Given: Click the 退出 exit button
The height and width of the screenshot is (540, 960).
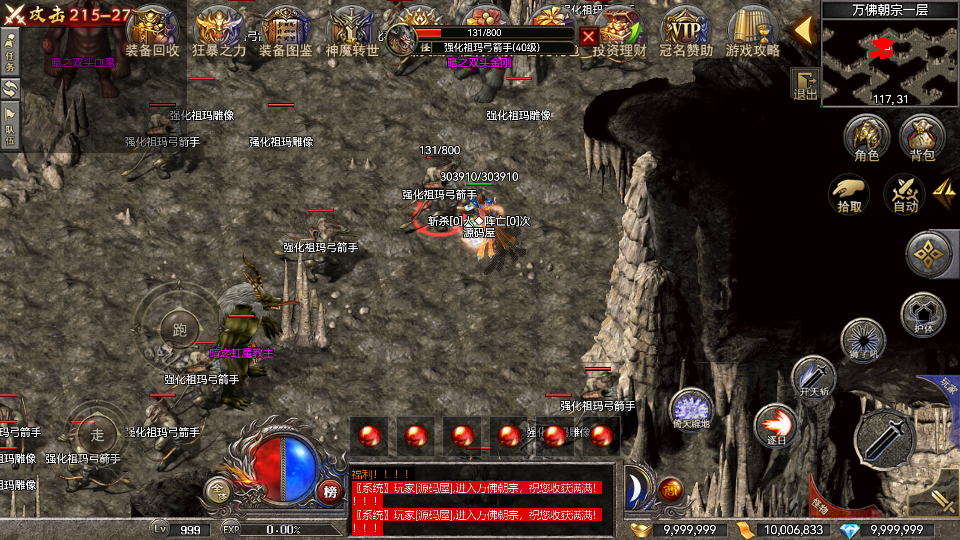Looking at the screenshot, I should pyautogui.click(x=805, y=85).
